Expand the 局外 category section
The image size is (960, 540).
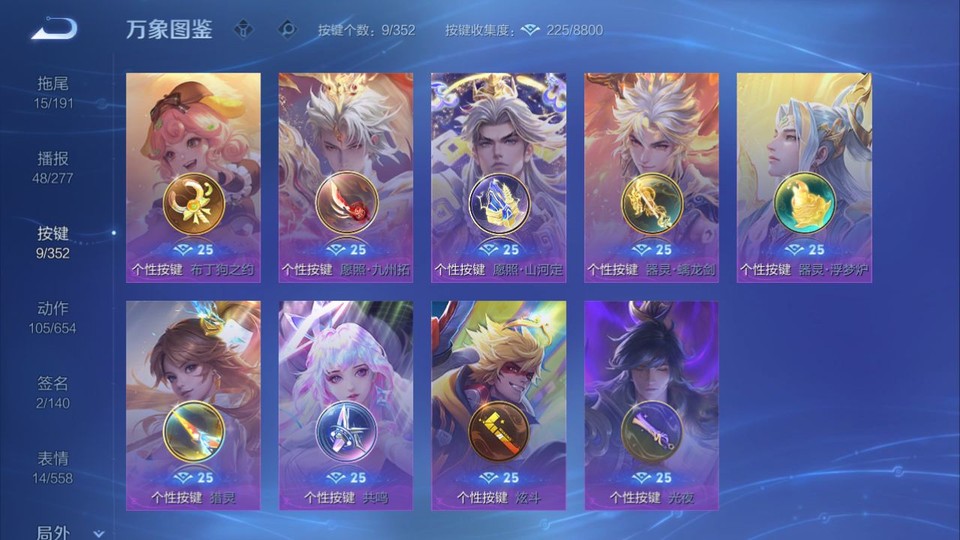[66, 532]
